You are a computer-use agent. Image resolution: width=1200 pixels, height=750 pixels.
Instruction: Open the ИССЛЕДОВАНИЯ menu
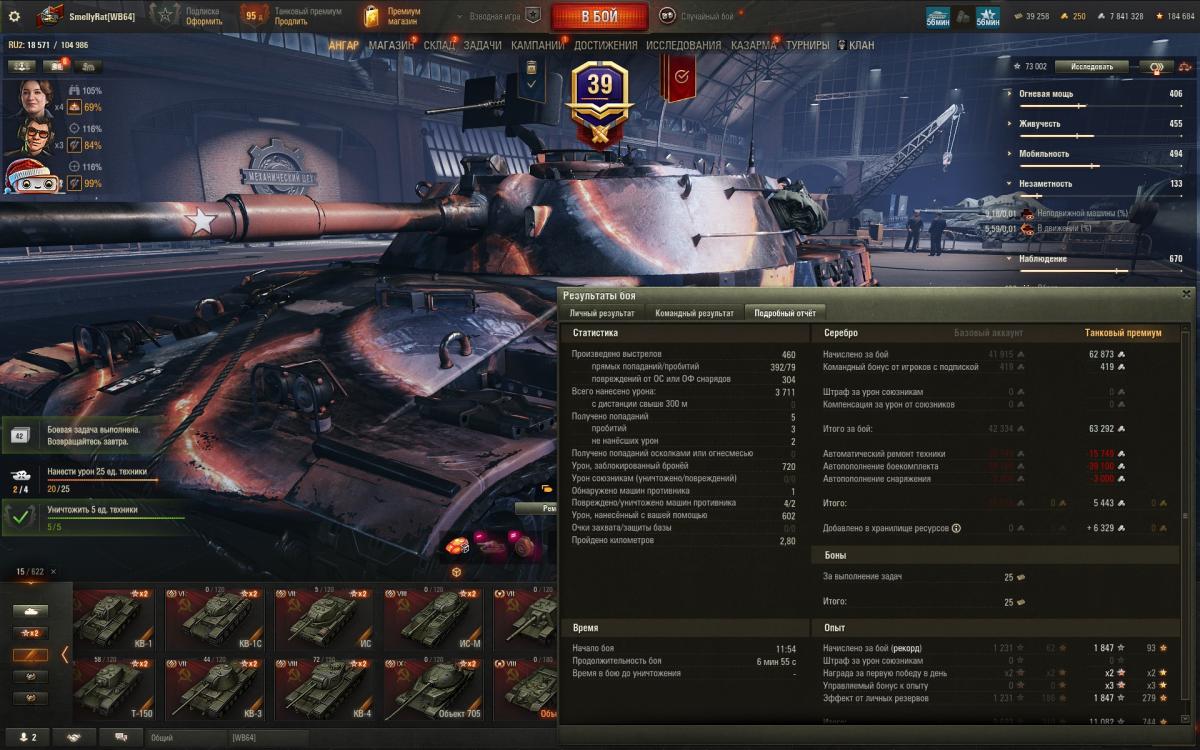pyautogui.click(x=683, y=46)
